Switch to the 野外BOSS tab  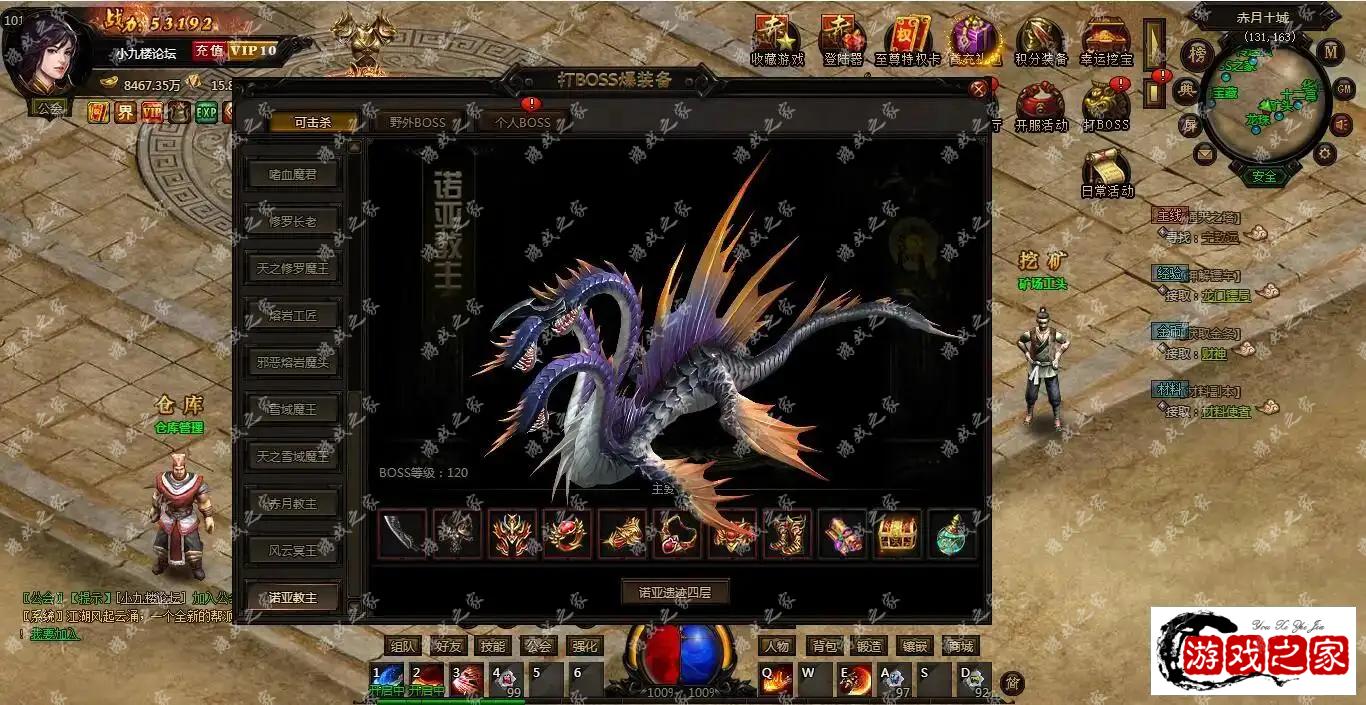pos(417,123)
